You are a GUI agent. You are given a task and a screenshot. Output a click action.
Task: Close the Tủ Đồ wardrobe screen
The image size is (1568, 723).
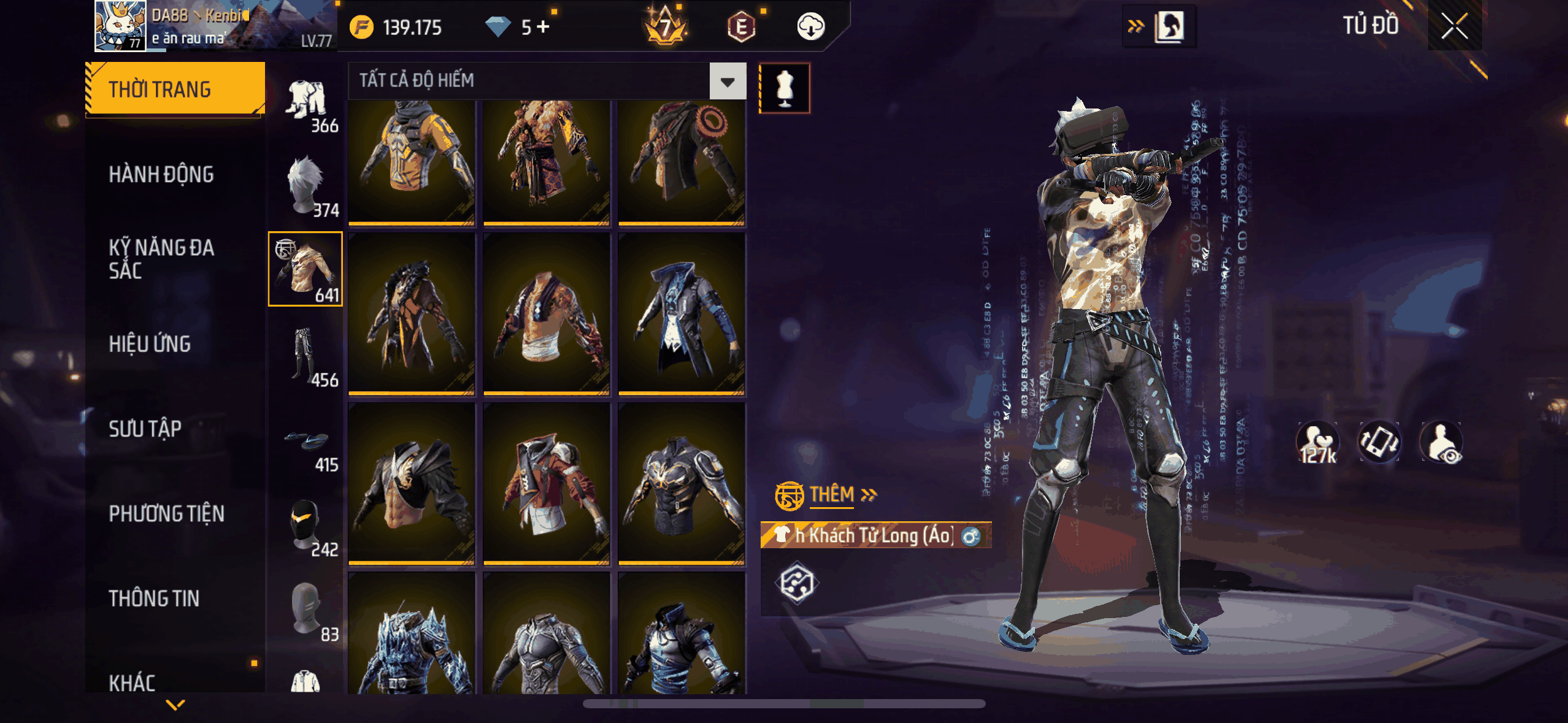tap(1454, 26)
